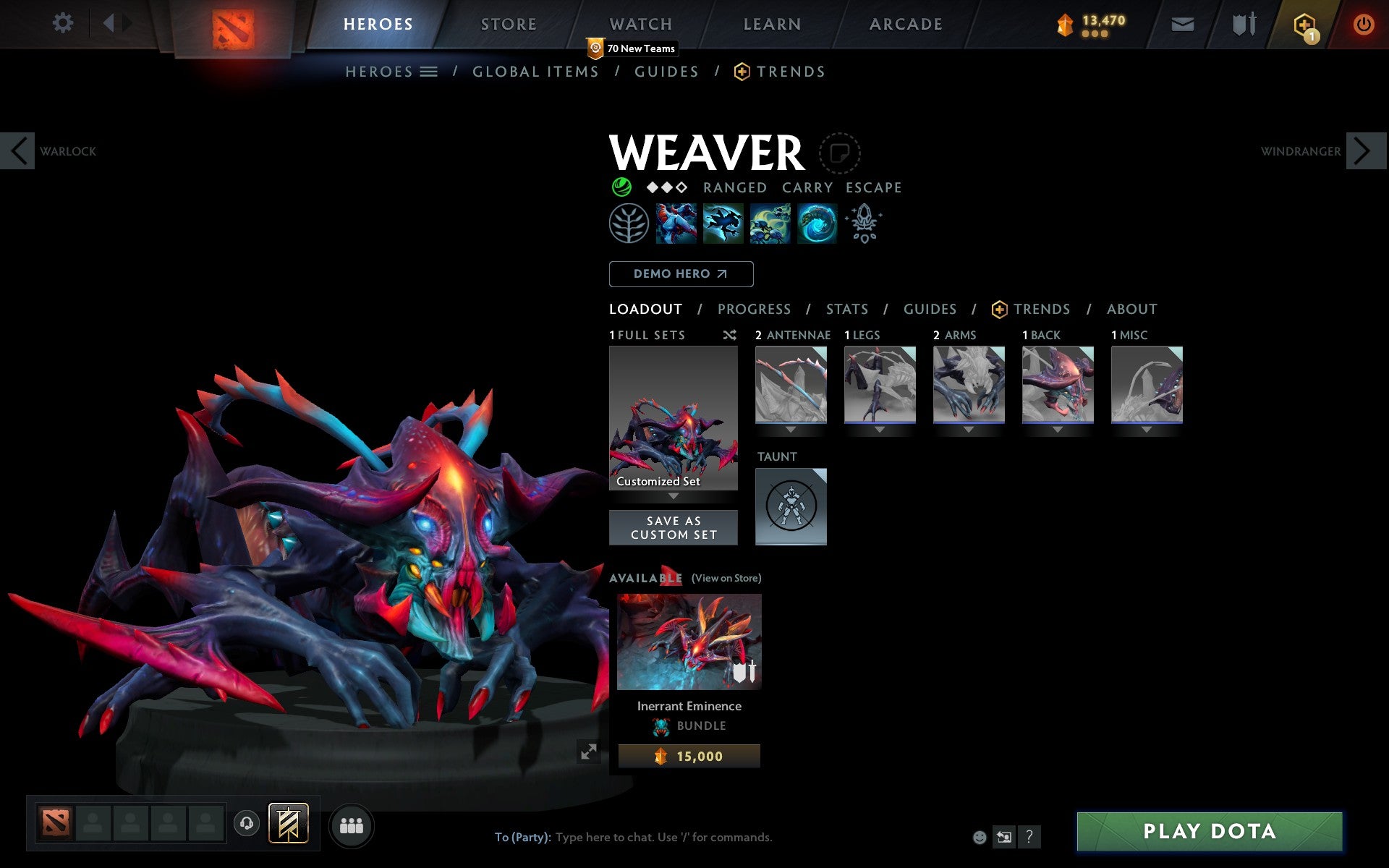Click the settings gear icon

[x=64, y=23]
